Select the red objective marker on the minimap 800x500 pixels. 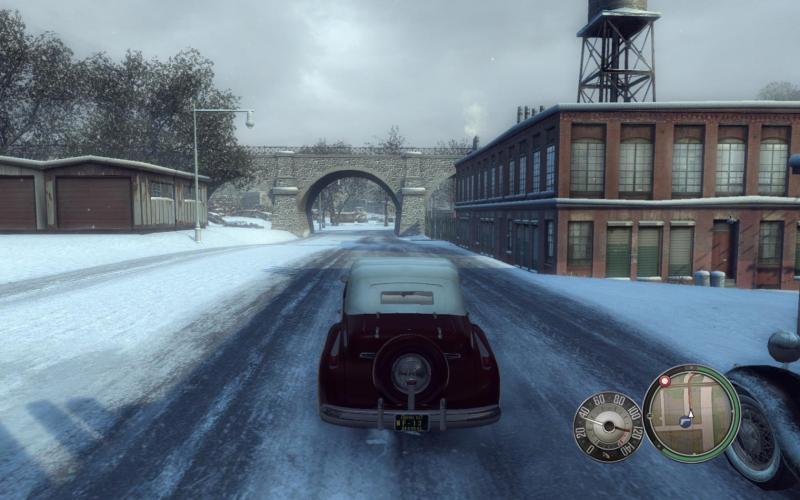tap(663, 381)
